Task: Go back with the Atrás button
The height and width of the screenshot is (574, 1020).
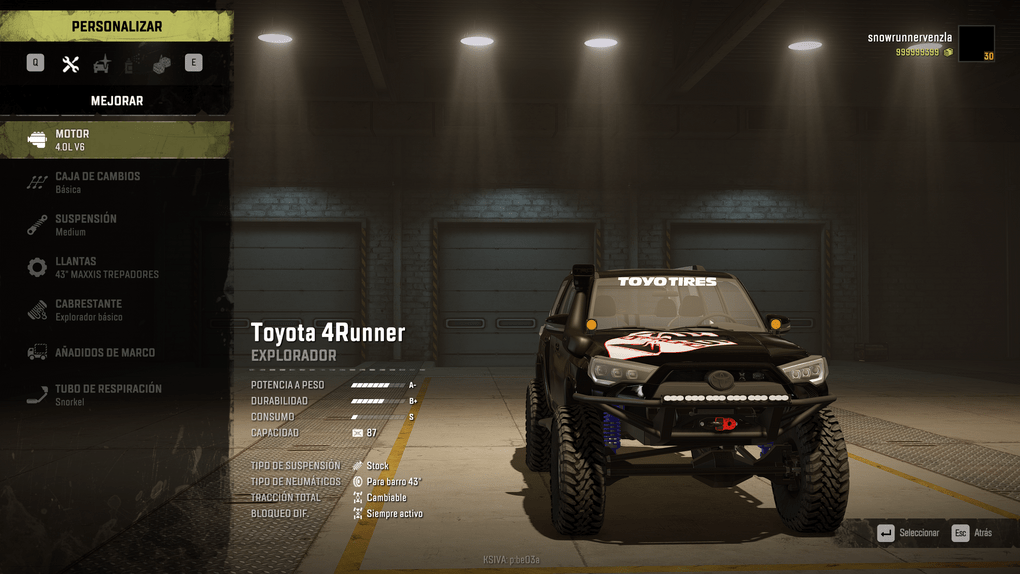Action: click(x=972, y=533)
